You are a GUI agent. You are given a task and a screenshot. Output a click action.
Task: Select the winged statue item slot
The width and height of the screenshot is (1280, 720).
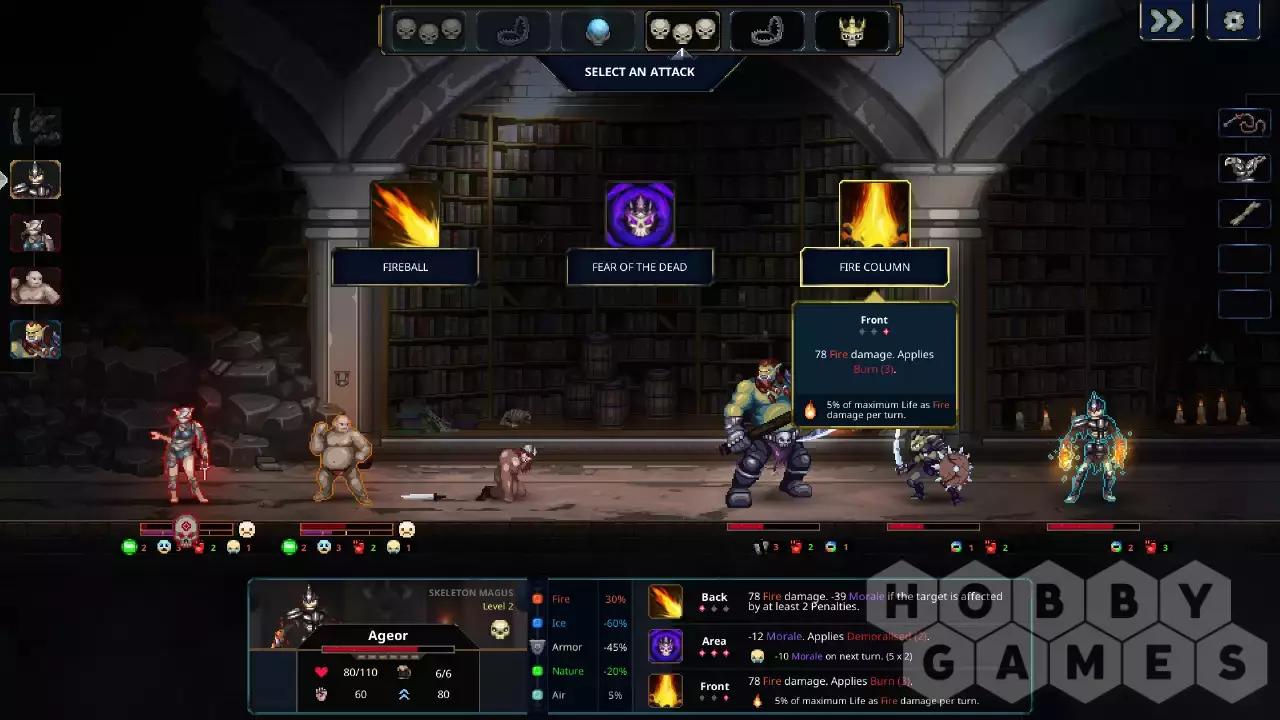click(1244, 168)
